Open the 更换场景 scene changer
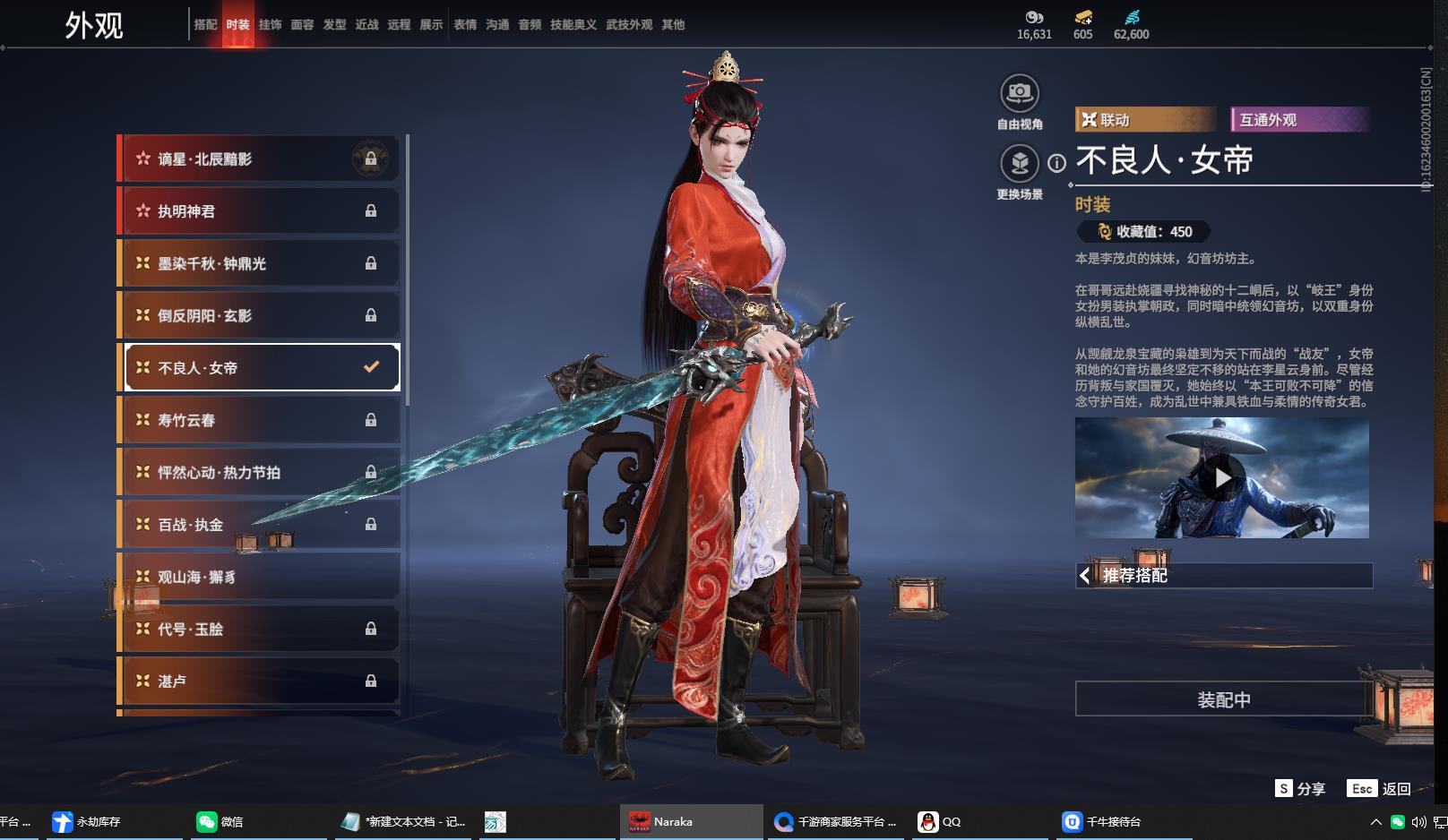The width and height of the screenshot is (1448, 840). 1019,164
